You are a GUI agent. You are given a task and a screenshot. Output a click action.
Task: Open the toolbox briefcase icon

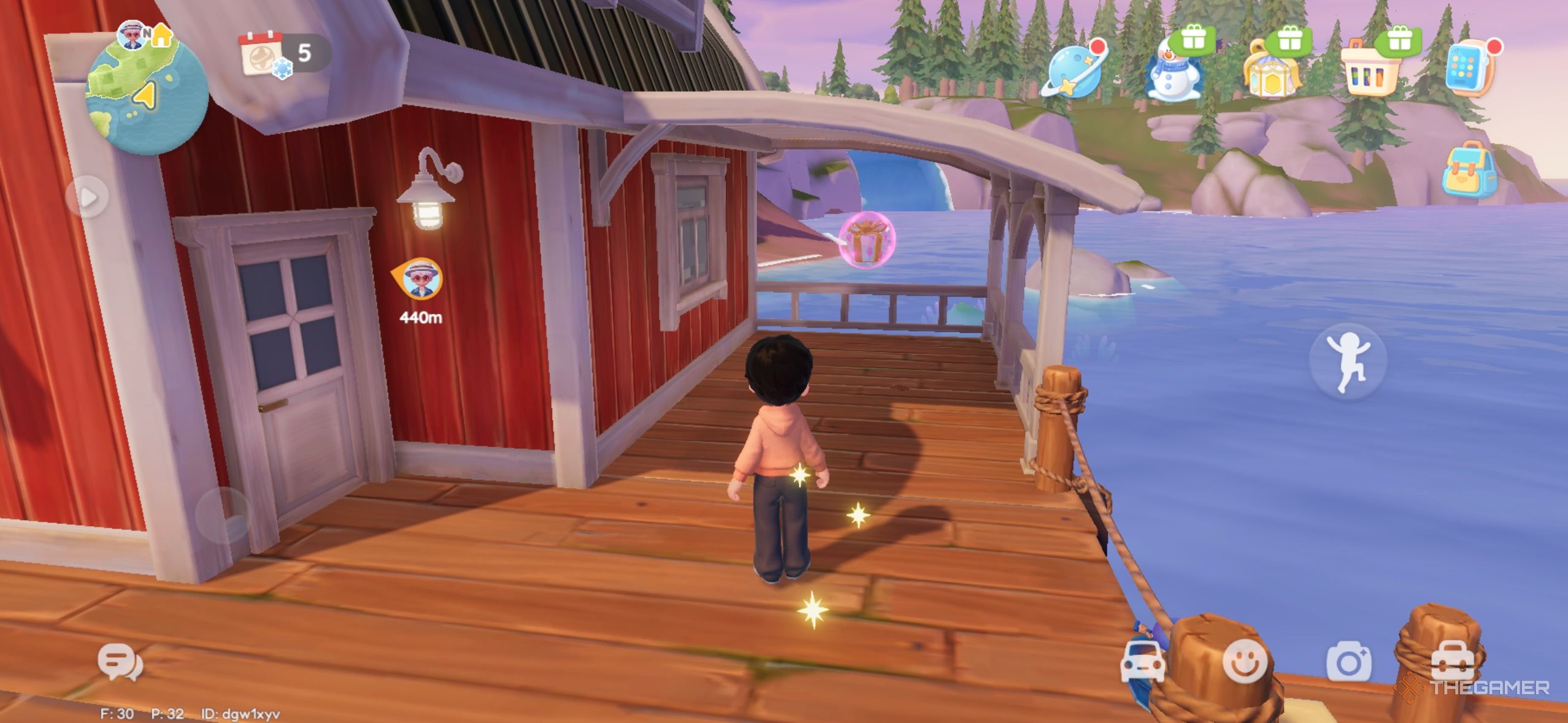pyautogui.click(x=1451, y=664)
